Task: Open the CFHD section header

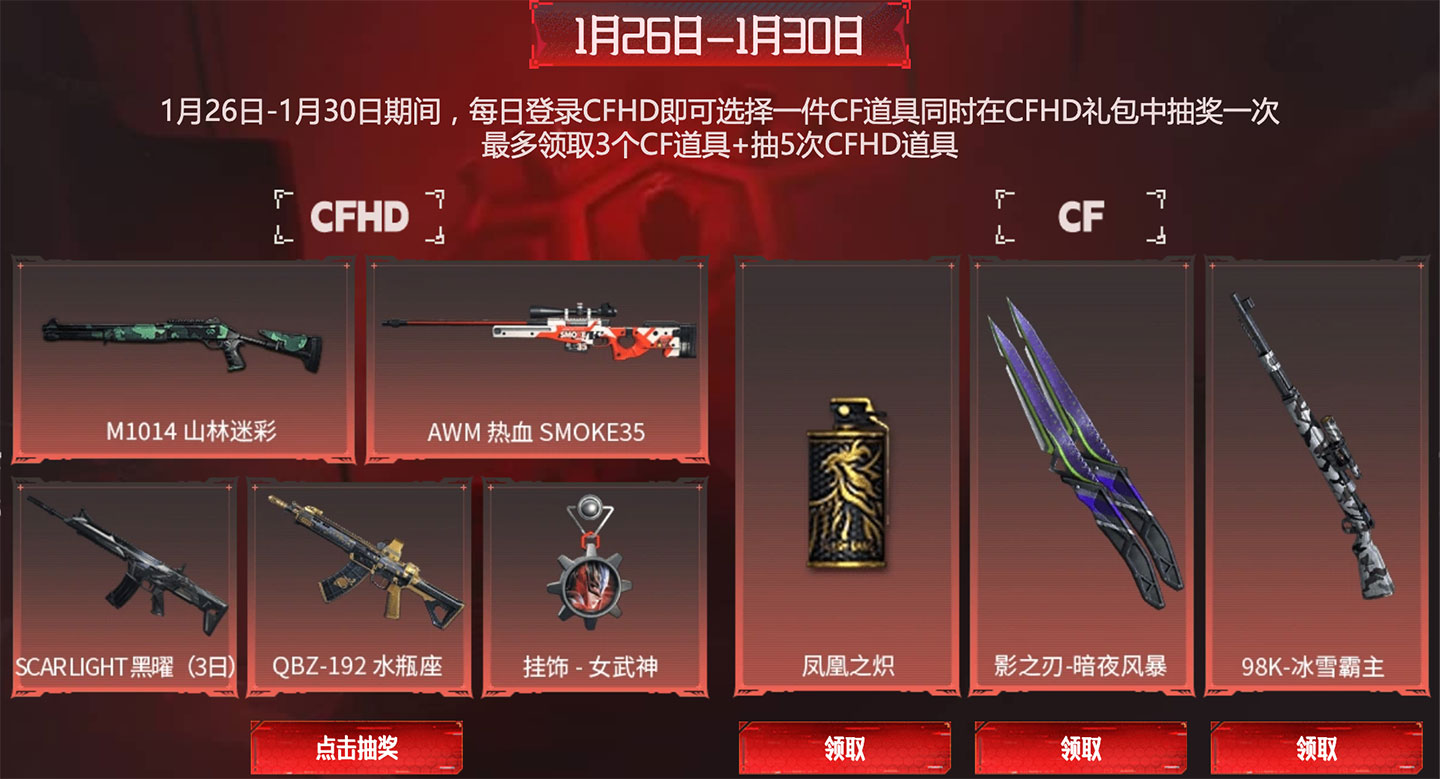Action: (356, 215)
